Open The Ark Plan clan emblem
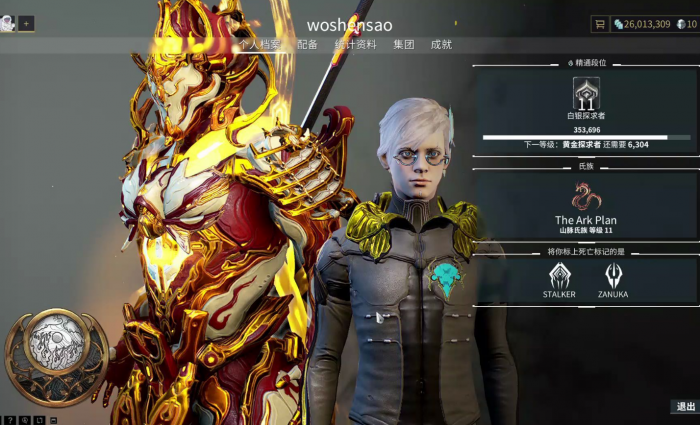The image size is (700, 425). (586, 197)
